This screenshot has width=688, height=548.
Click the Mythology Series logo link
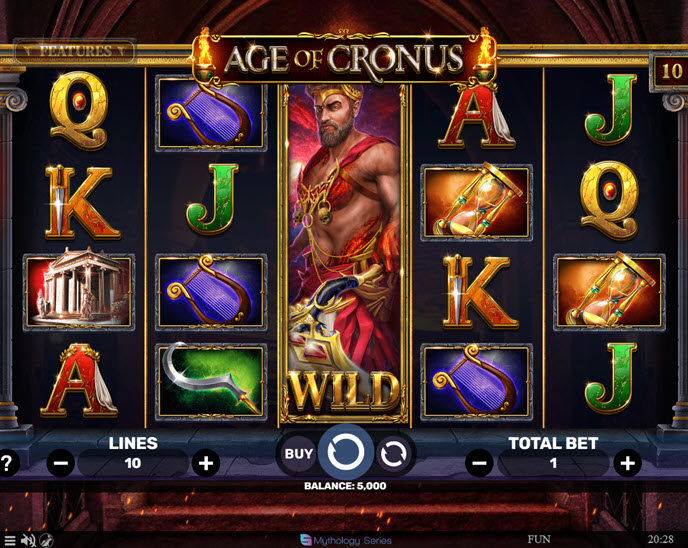coord(345,540)
